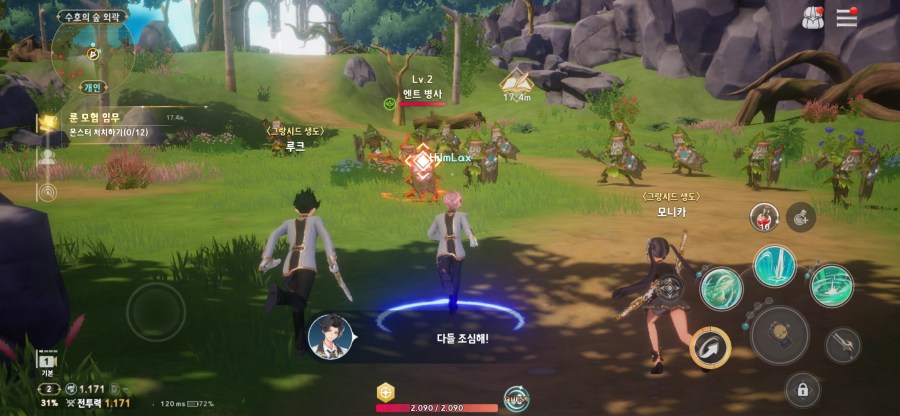Tap the sword weapon swap button
Viewport: 900px width, 416px height.
point(843,345)
